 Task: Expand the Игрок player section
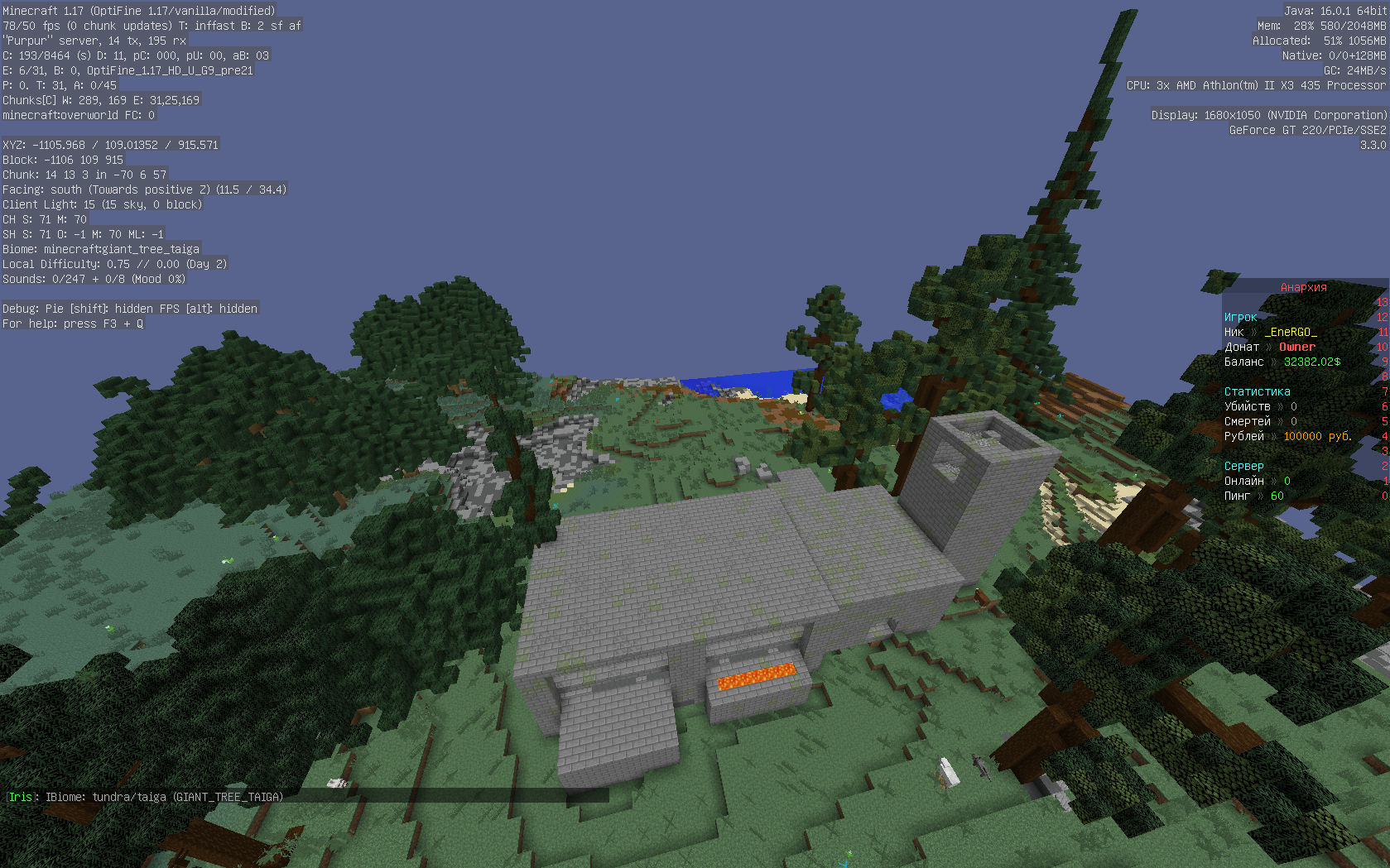click(1239, 317)
